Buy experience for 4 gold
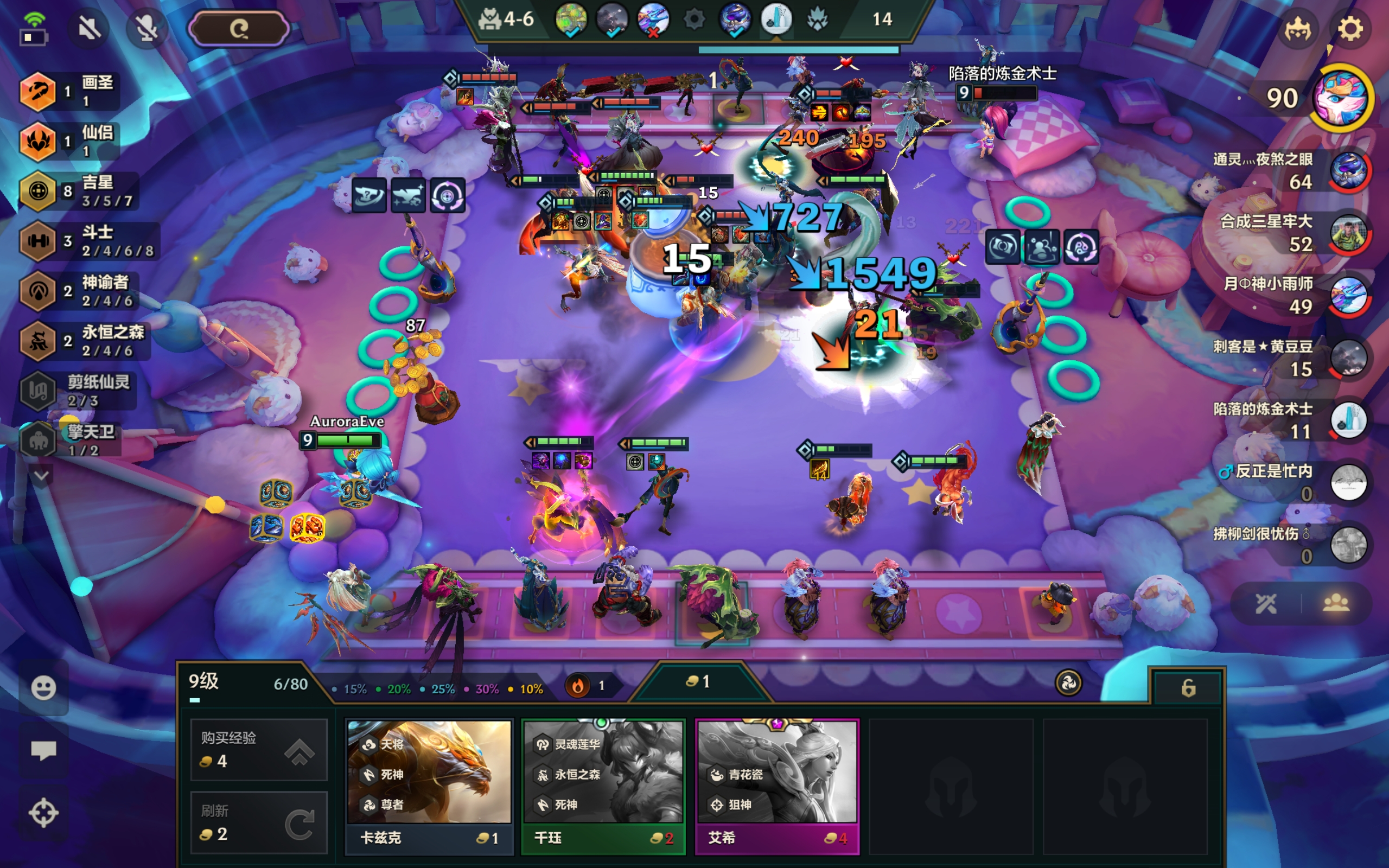The height and width of the screenshot is (868, 1389). 258,749
